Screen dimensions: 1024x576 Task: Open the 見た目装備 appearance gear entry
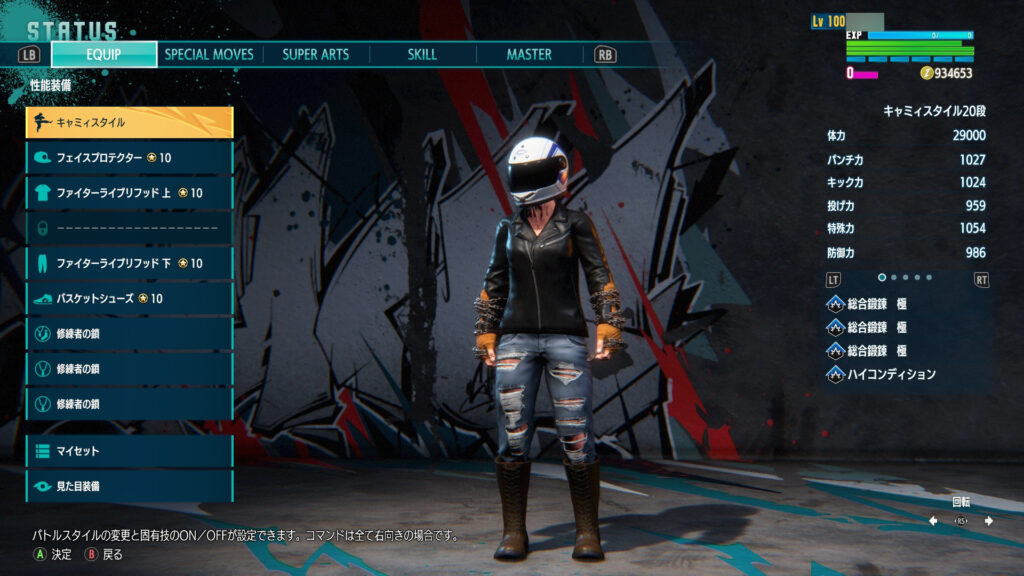(129, 486)
